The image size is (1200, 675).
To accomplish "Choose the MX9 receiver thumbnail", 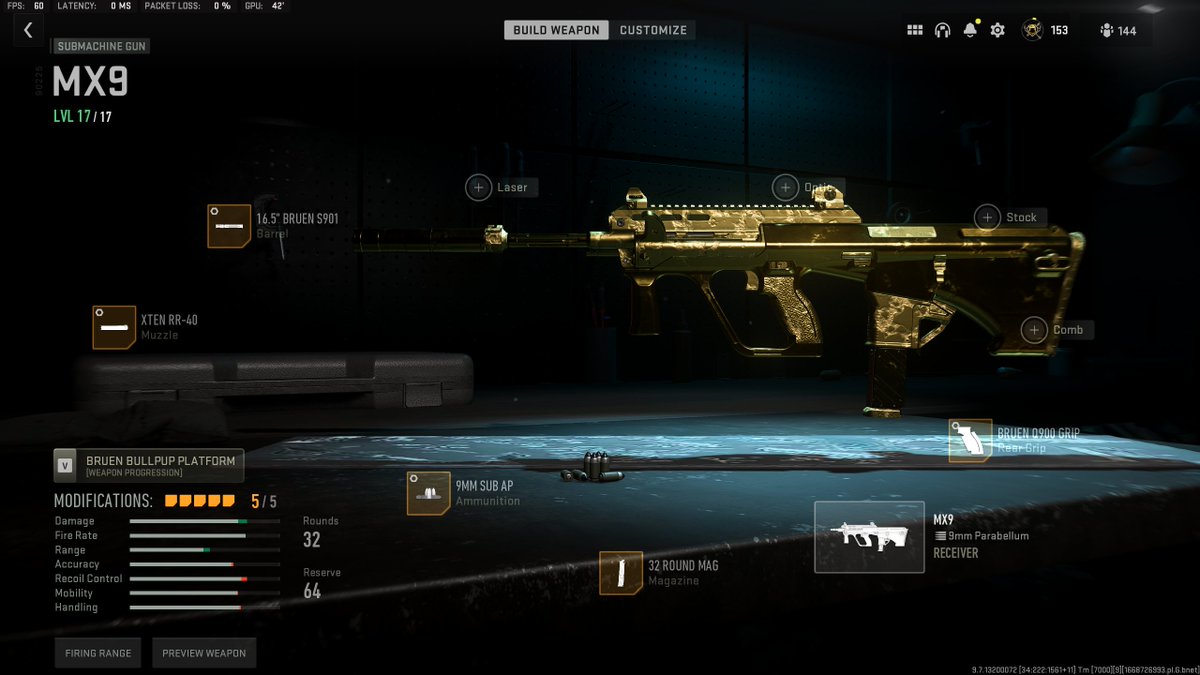I will (869, 537).
